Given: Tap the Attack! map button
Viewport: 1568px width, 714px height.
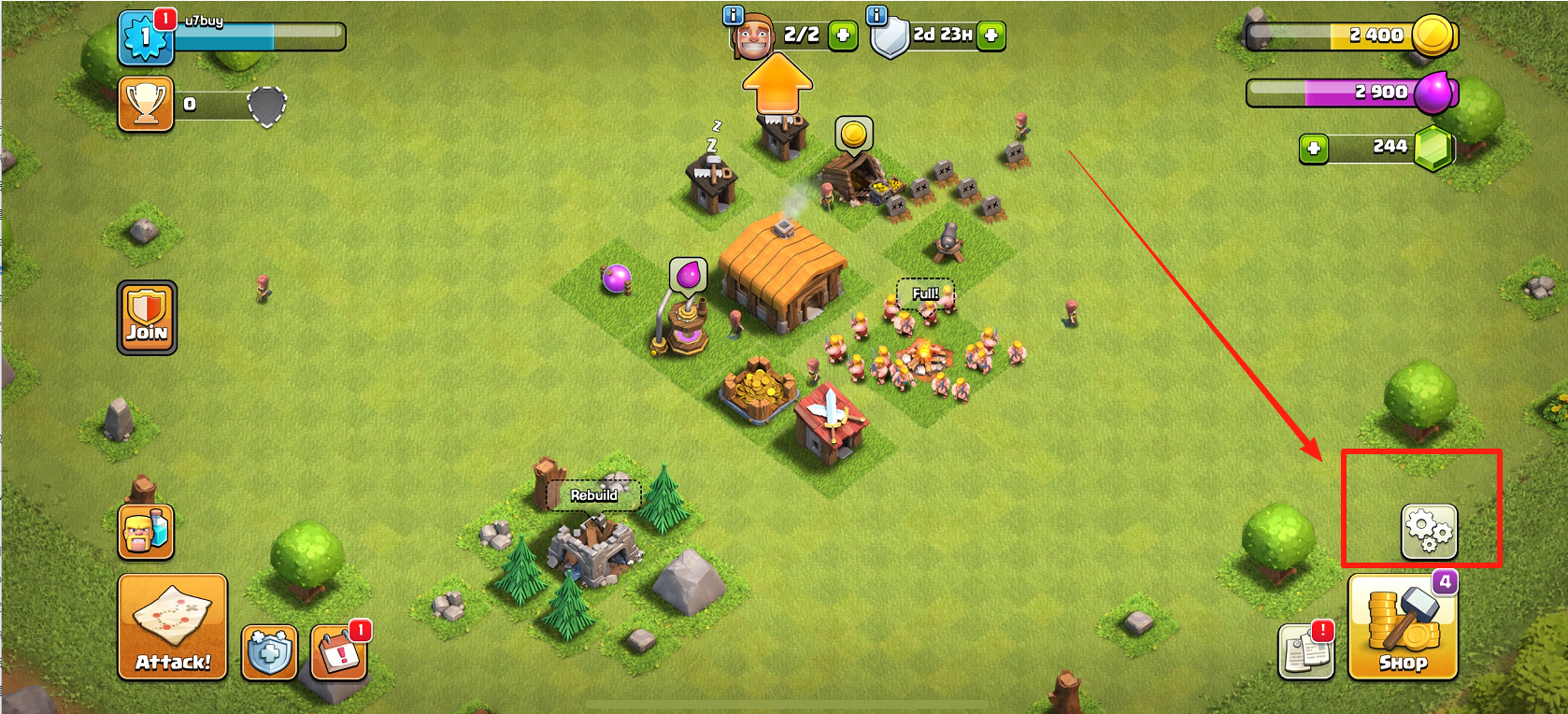Looking at the screenshot, I should pos(173,626).
